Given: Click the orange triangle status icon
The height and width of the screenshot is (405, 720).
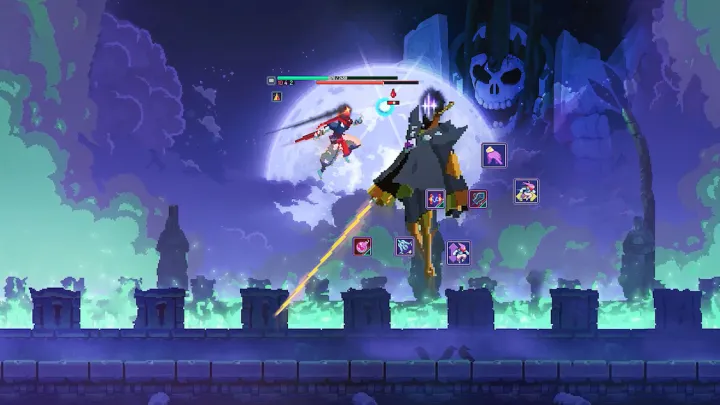Looking at the screenshot, I should (x=277, y=96).
